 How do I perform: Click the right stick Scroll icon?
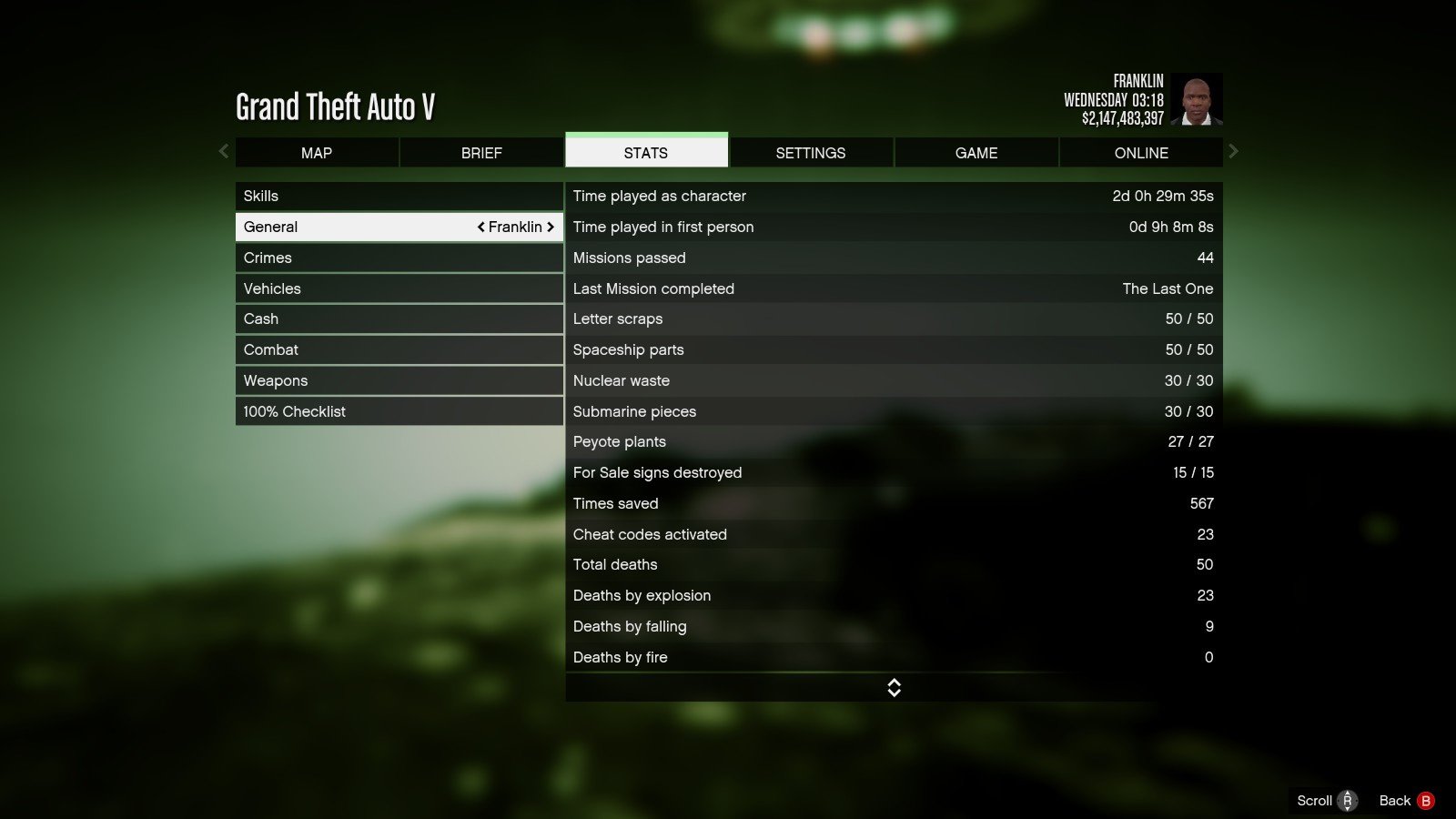[1348, 800]
